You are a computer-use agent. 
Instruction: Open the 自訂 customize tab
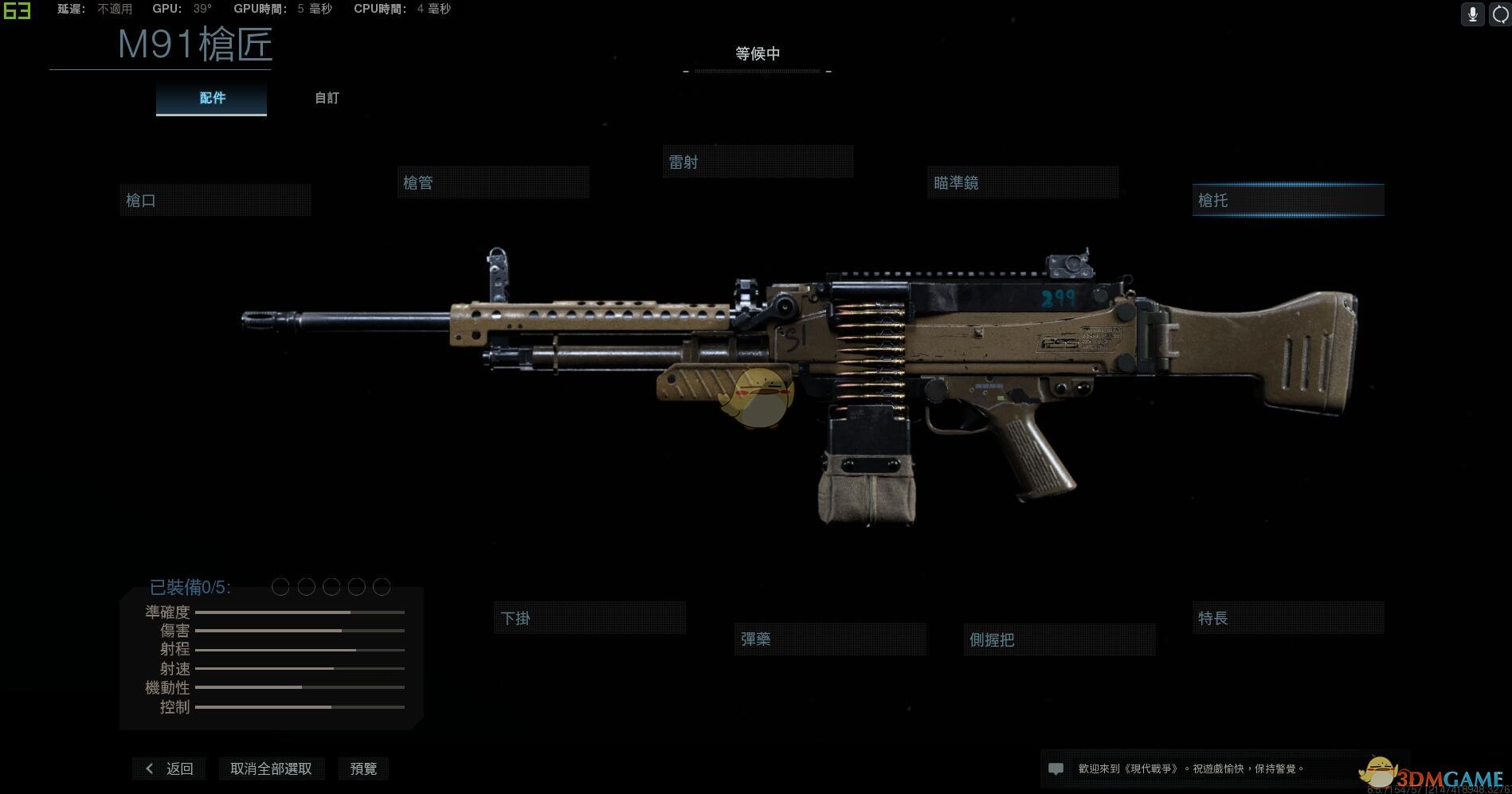[327, 98]
